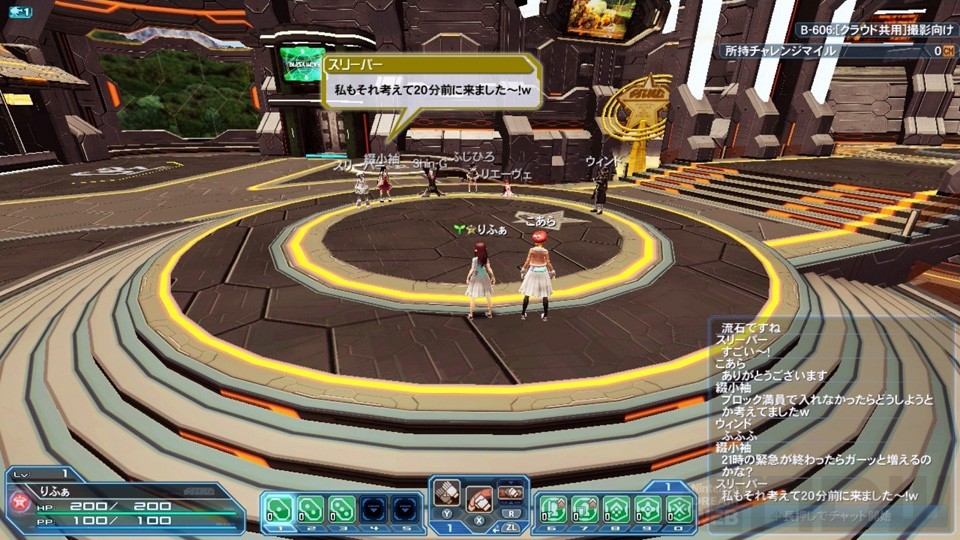Use the green item in slot 2

[x=310, y=508]
